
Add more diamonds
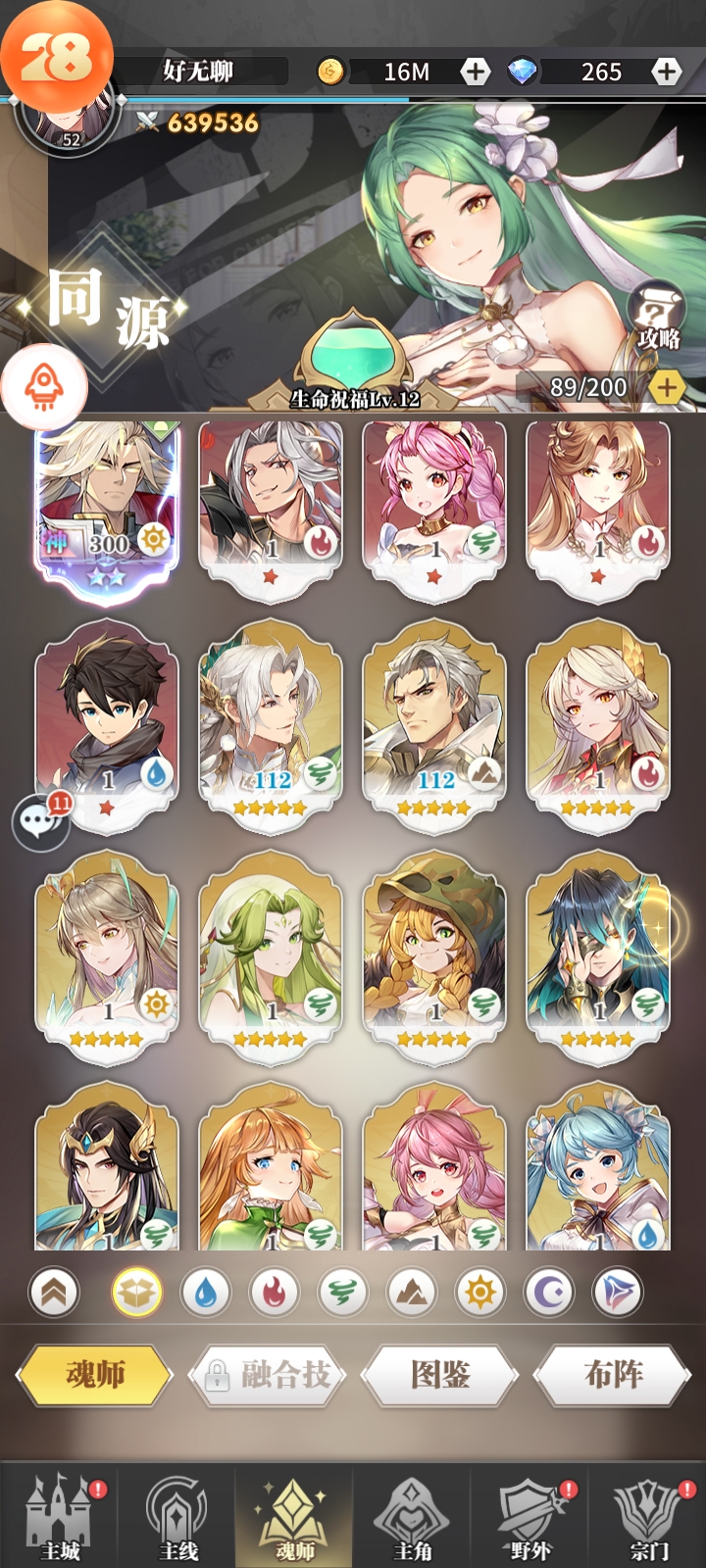pyautogui.click(x=666, y=72)
